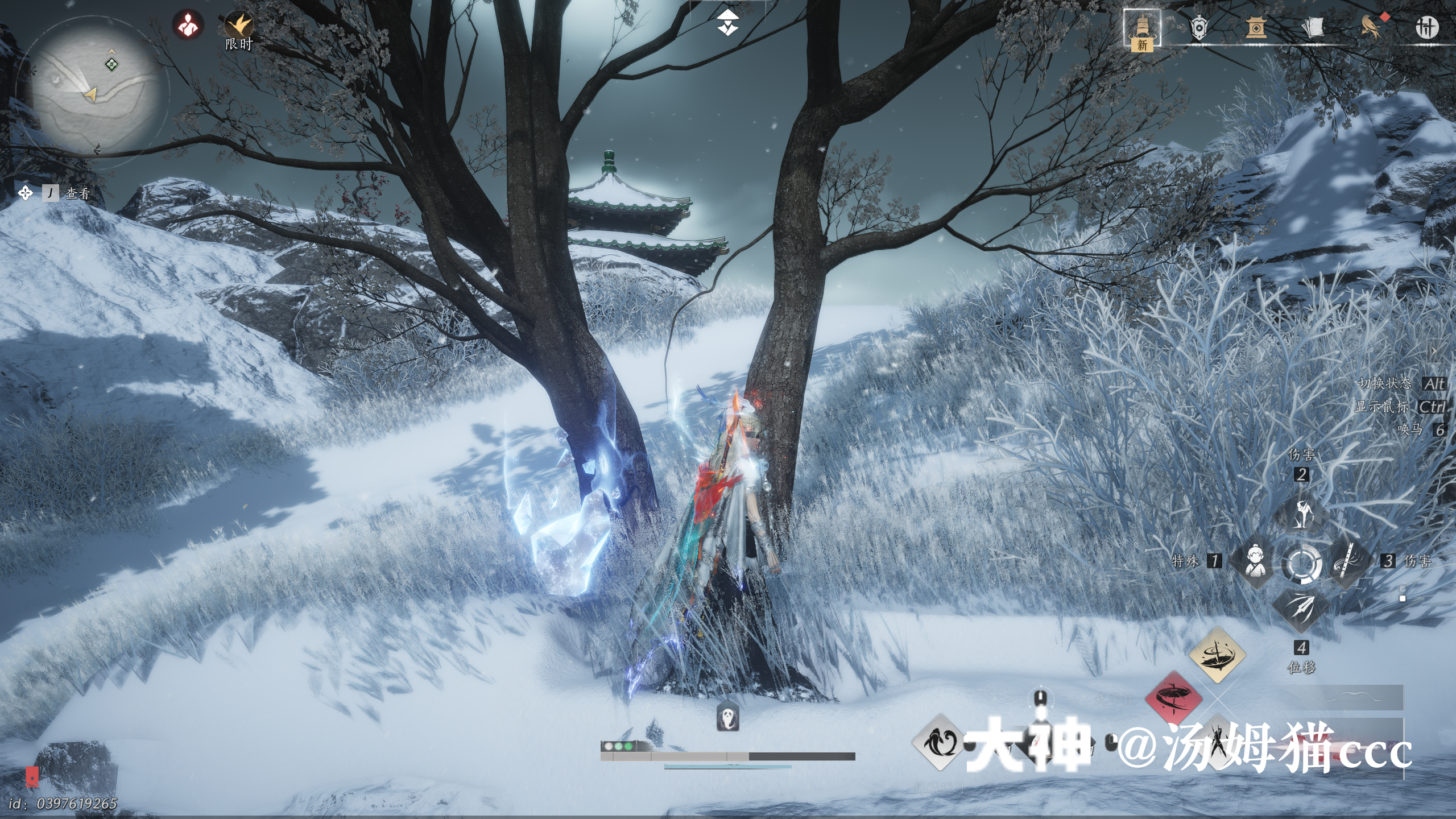
Task: Use the kicking figure damage skill
Action: [1301, 515]
